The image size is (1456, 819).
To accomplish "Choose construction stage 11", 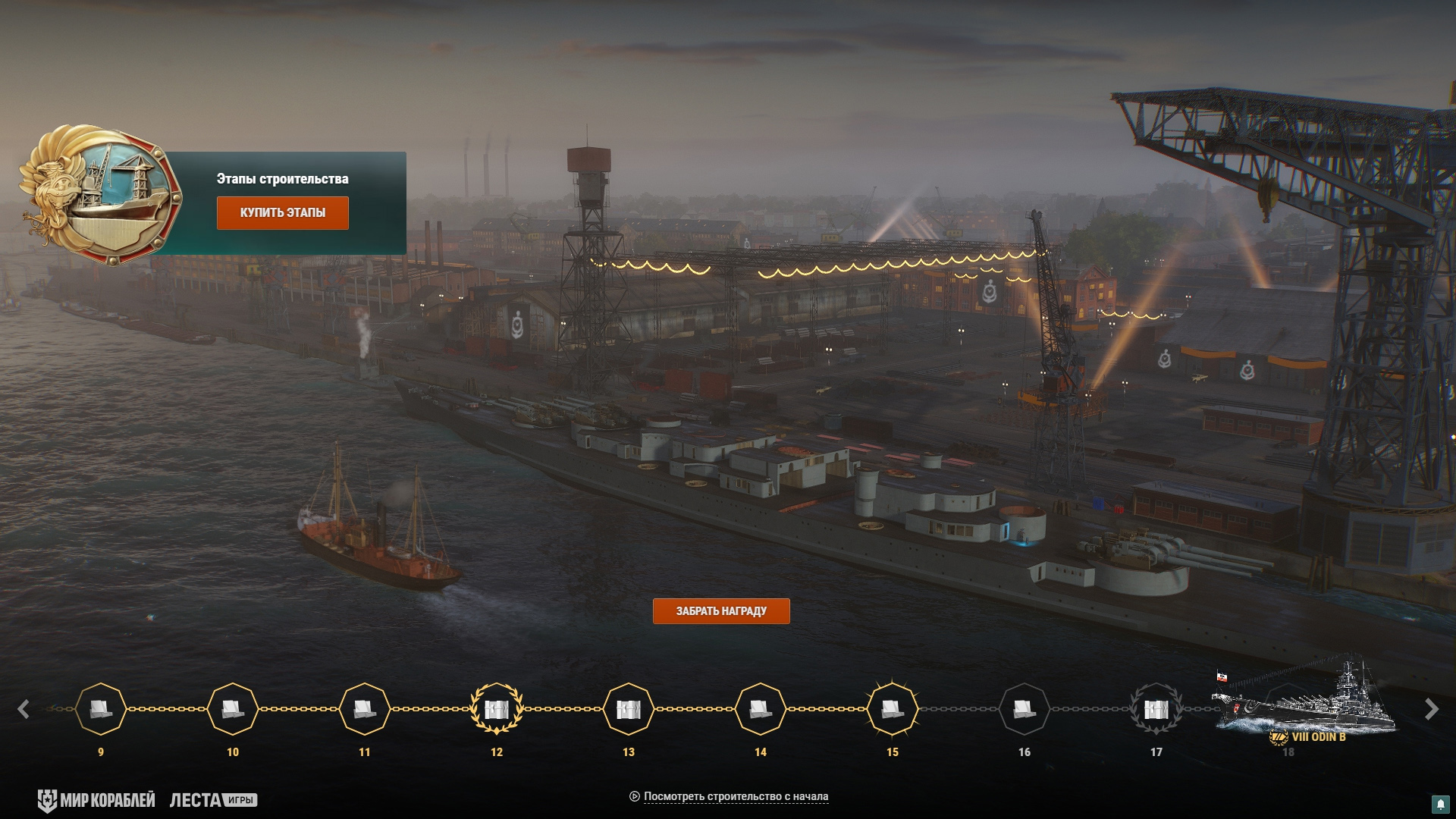I will coord(365,709).
